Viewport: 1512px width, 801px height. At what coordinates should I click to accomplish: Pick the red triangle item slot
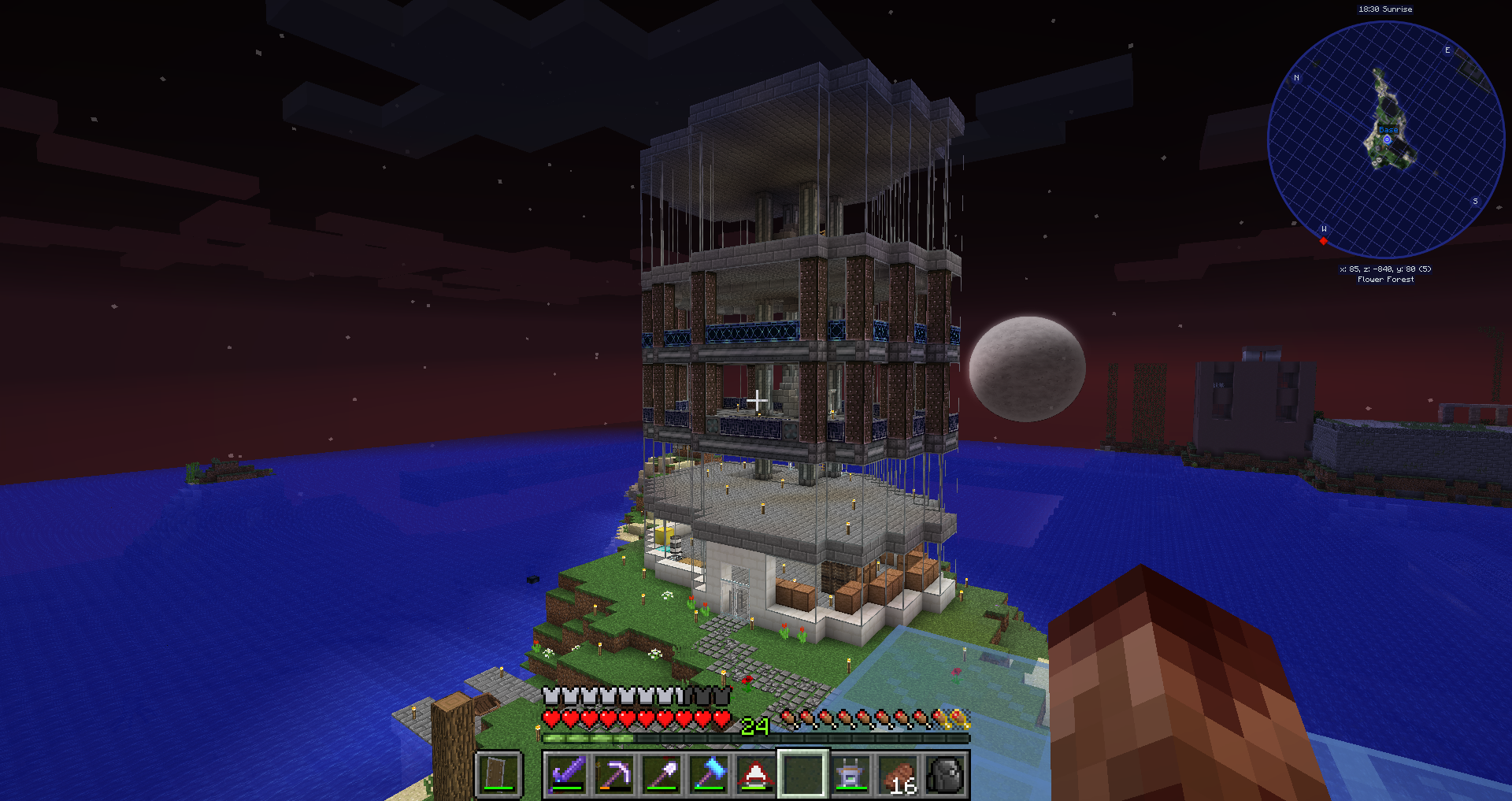coord(755,773)
